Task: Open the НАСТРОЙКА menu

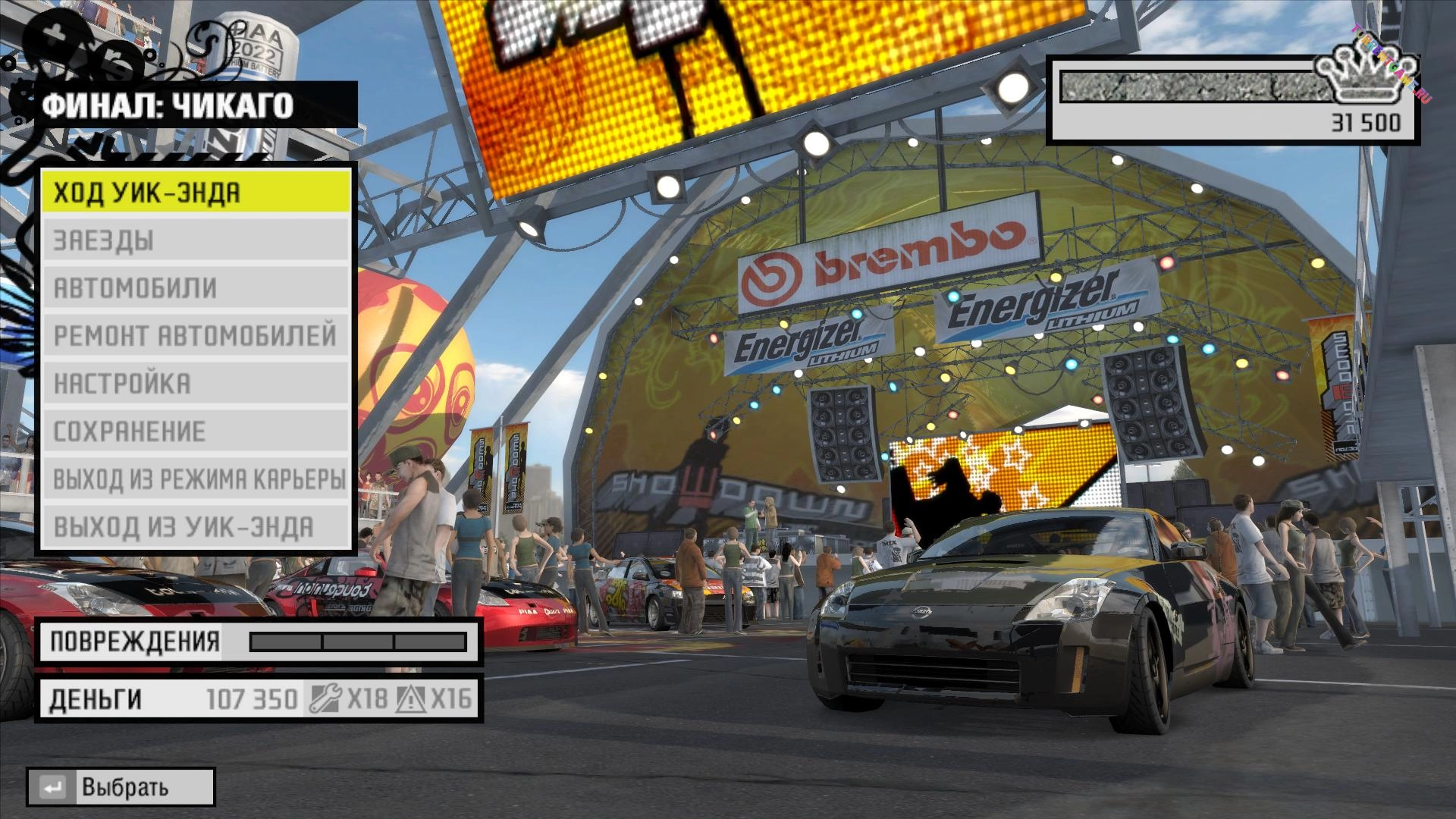Action: coord(196,383)
